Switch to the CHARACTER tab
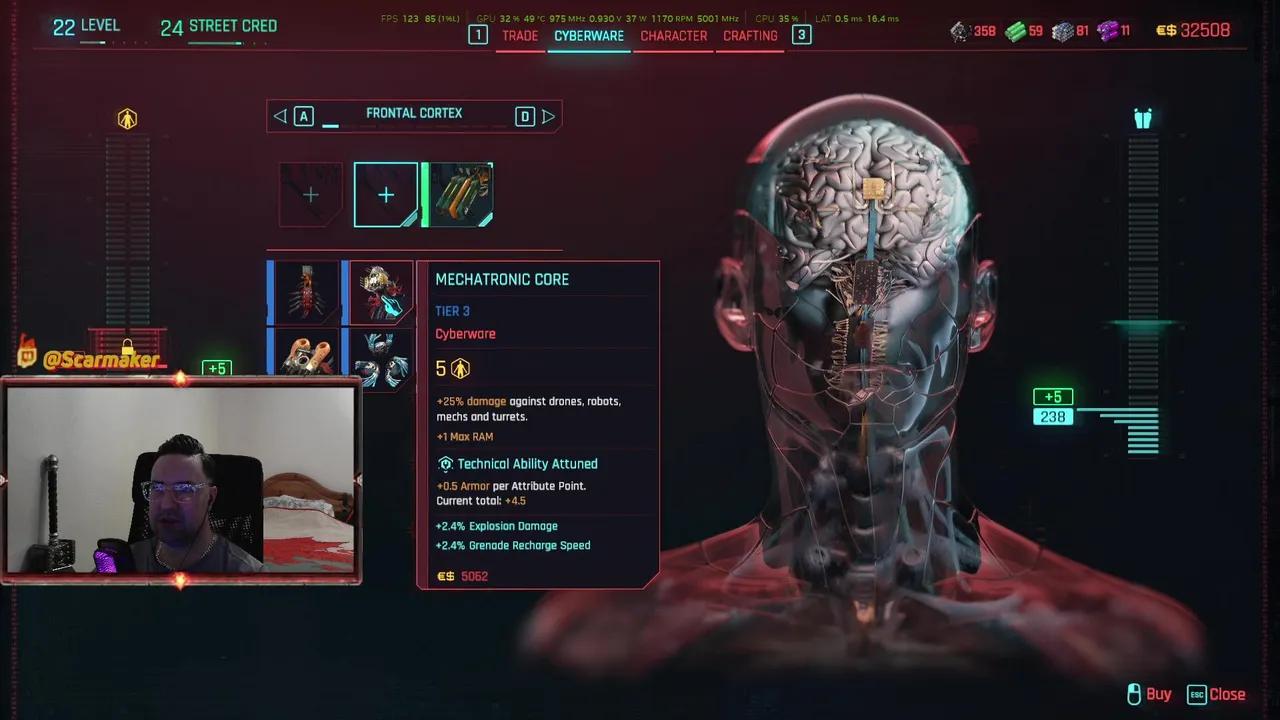 673,35
